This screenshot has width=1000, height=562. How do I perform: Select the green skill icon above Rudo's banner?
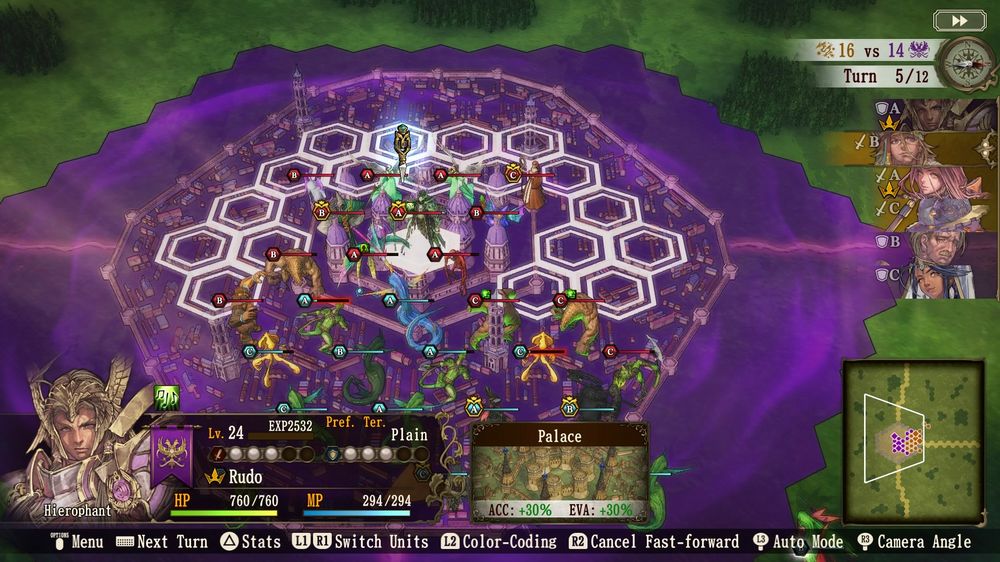[x=165, y=398]
